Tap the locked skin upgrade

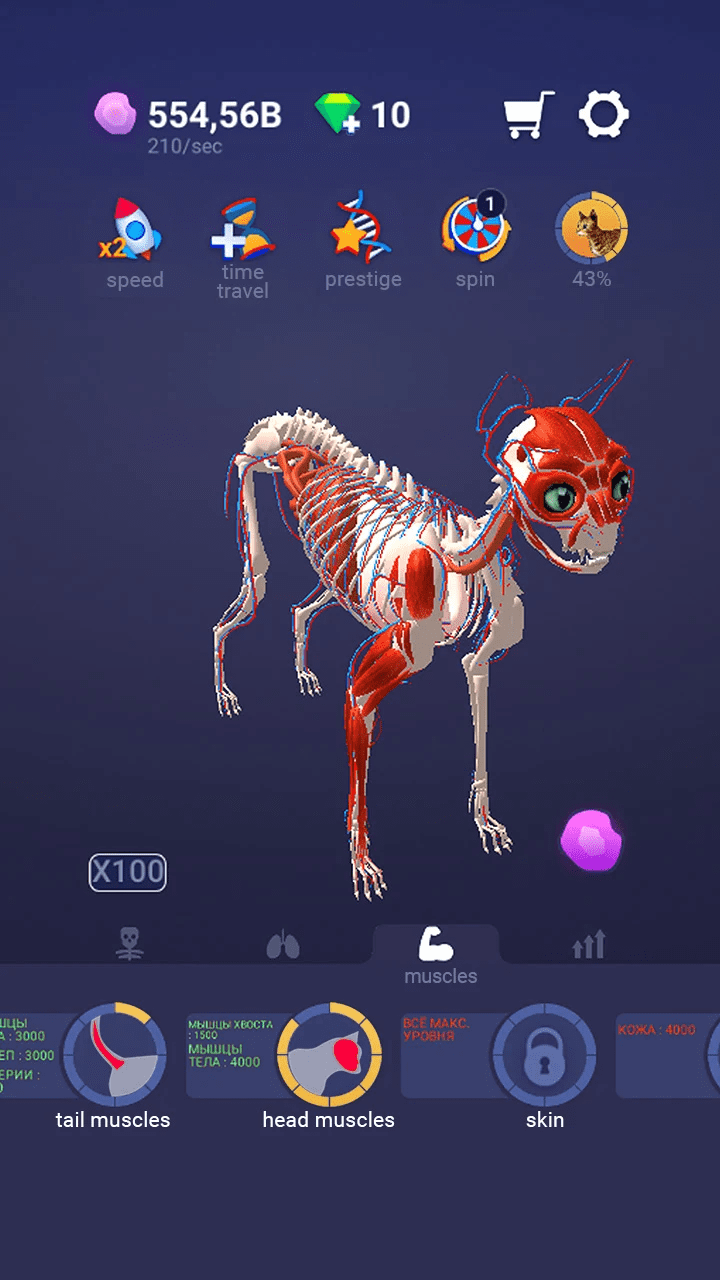(544, 1055)
